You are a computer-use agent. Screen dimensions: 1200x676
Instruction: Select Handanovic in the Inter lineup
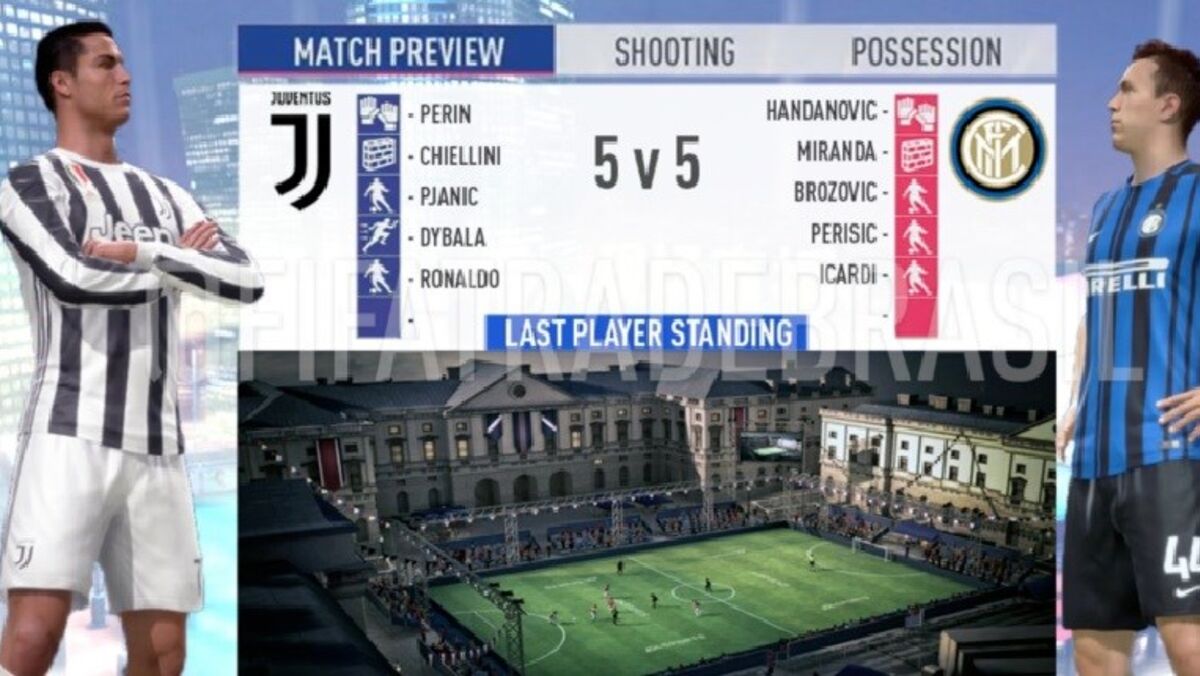click(x=821, y=110)
